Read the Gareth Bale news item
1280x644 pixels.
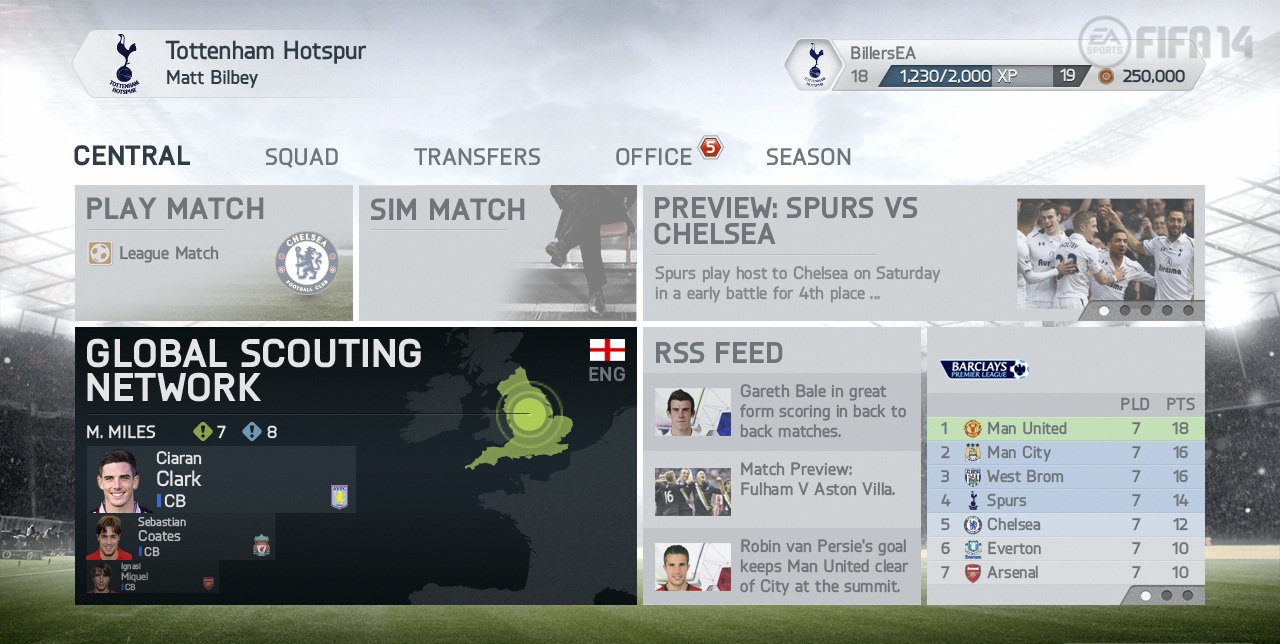(781, 411)
